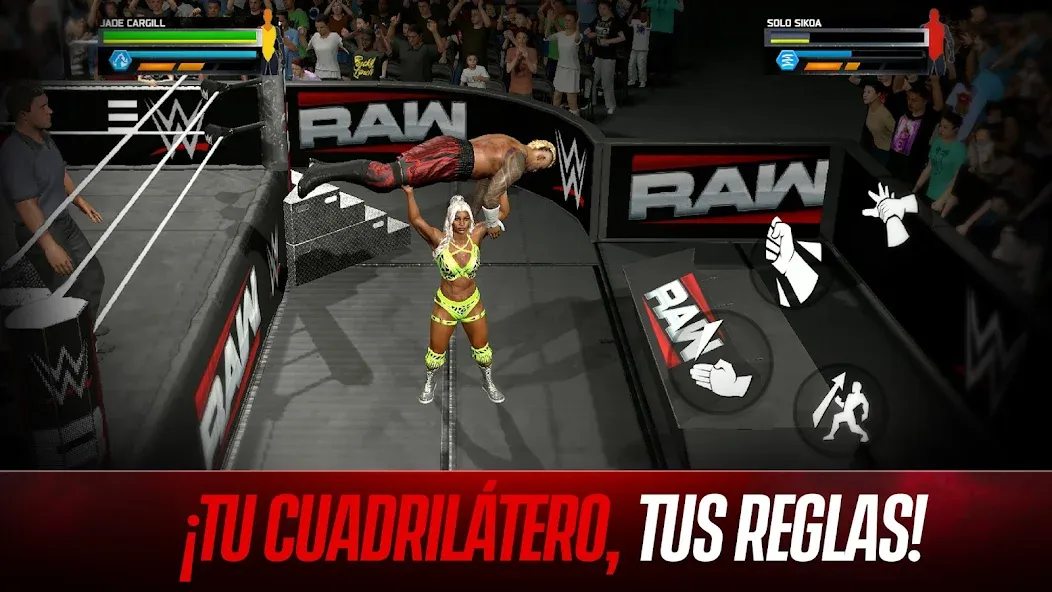Tap the wrist-grab hands icon
This screenshot has height=592, width=1052.
(x=888, y=212)
